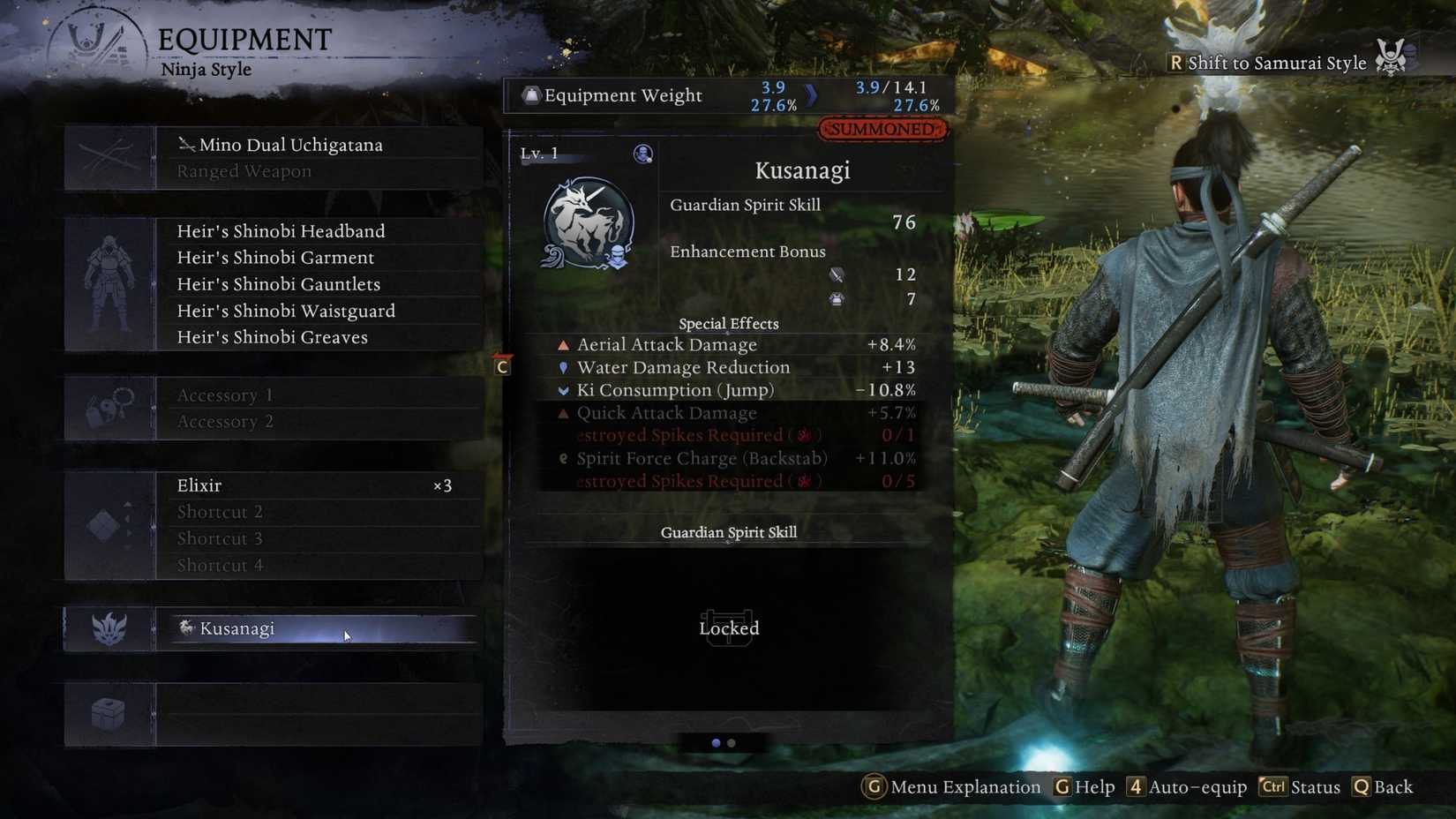Select the second page indicator dot

[730, 744]
